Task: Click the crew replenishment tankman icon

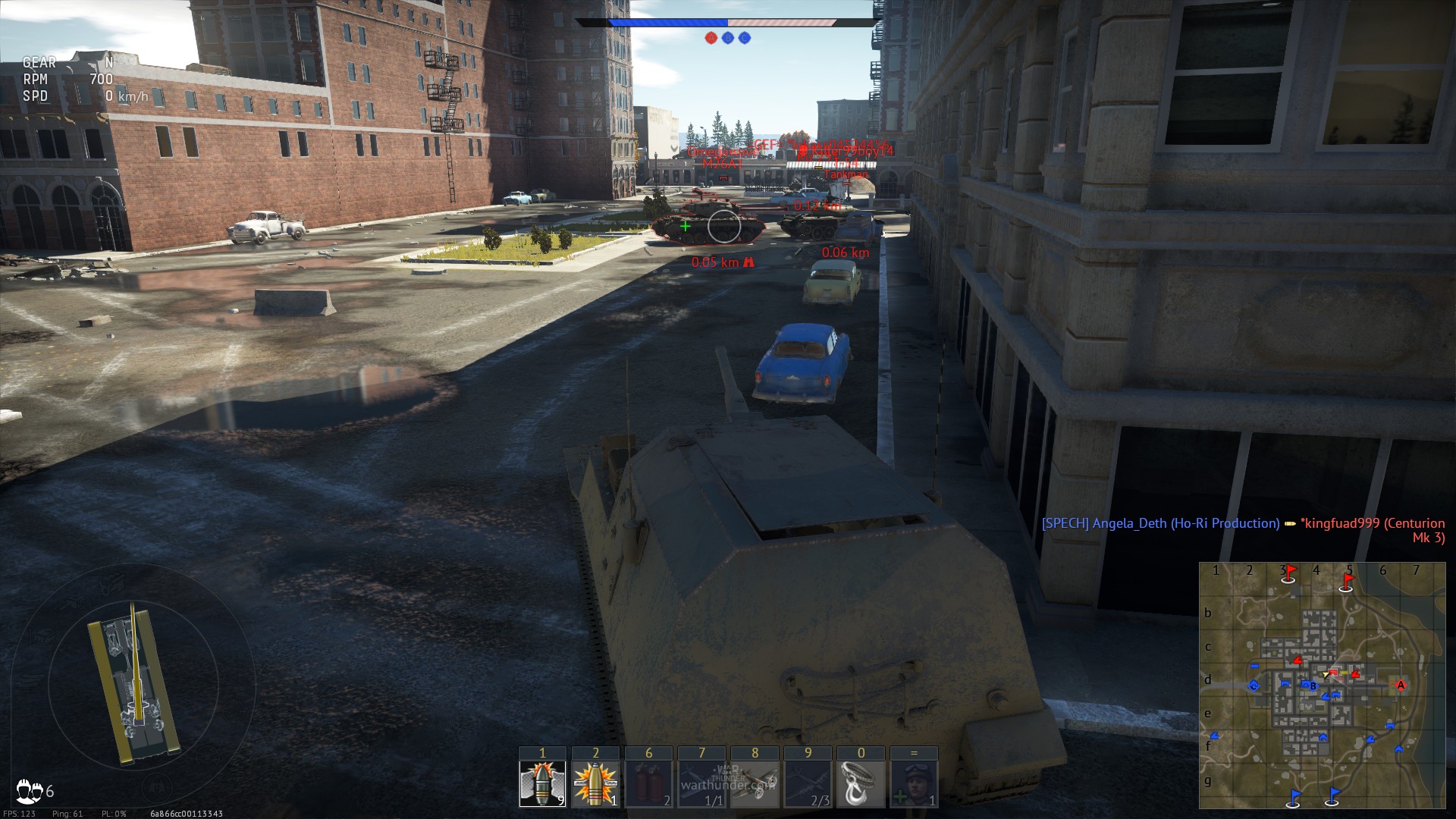Action: [914, 783]
